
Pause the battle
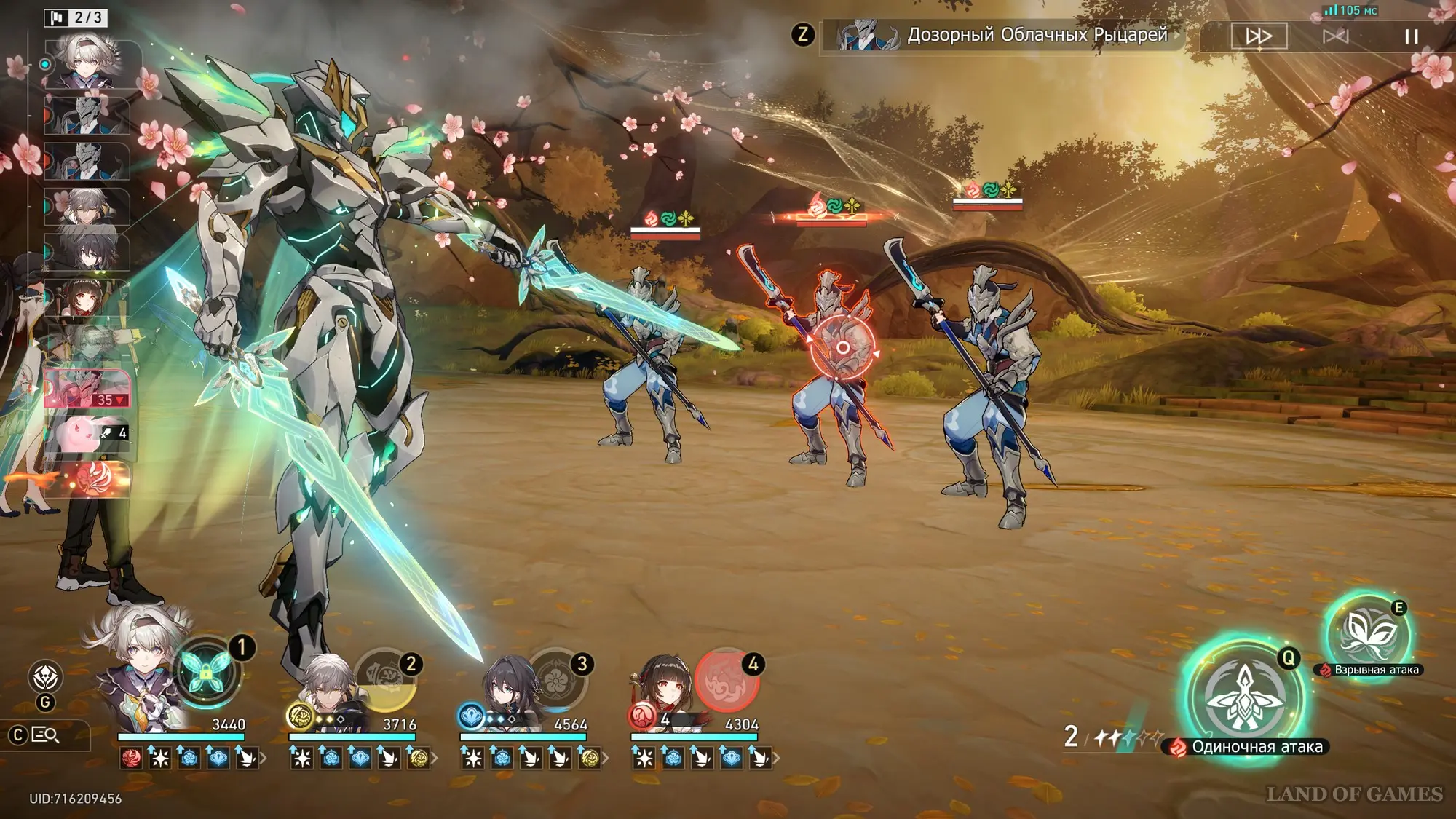(x=1411, y=36)
